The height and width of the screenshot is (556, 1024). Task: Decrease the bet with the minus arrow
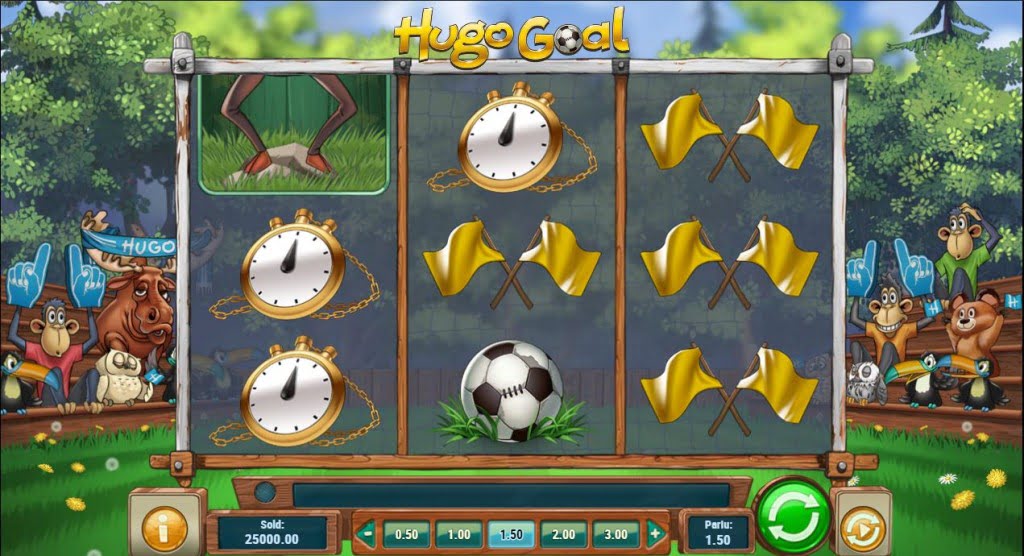pos(368,534)
